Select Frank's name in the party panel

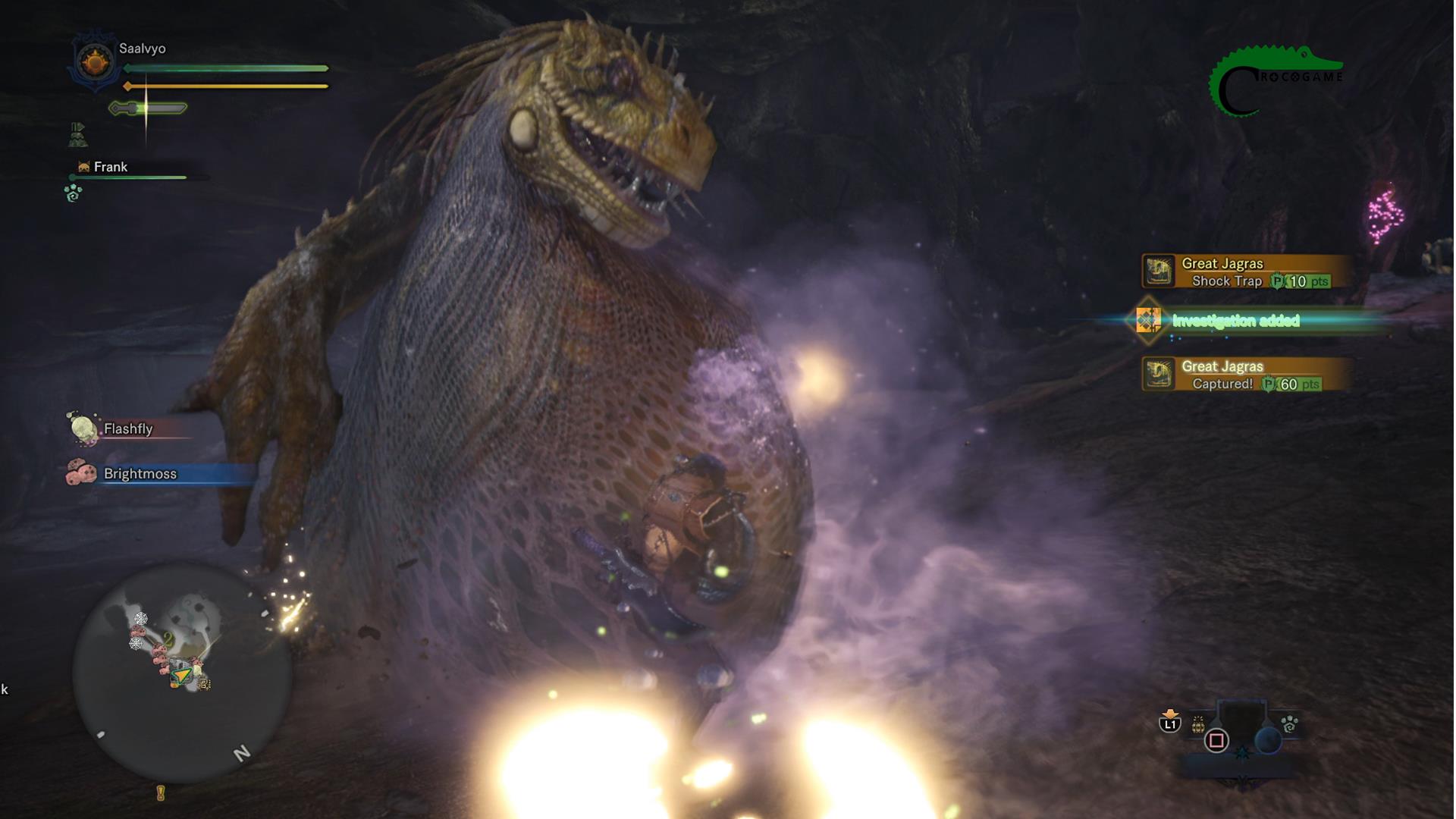pos(111,166)
